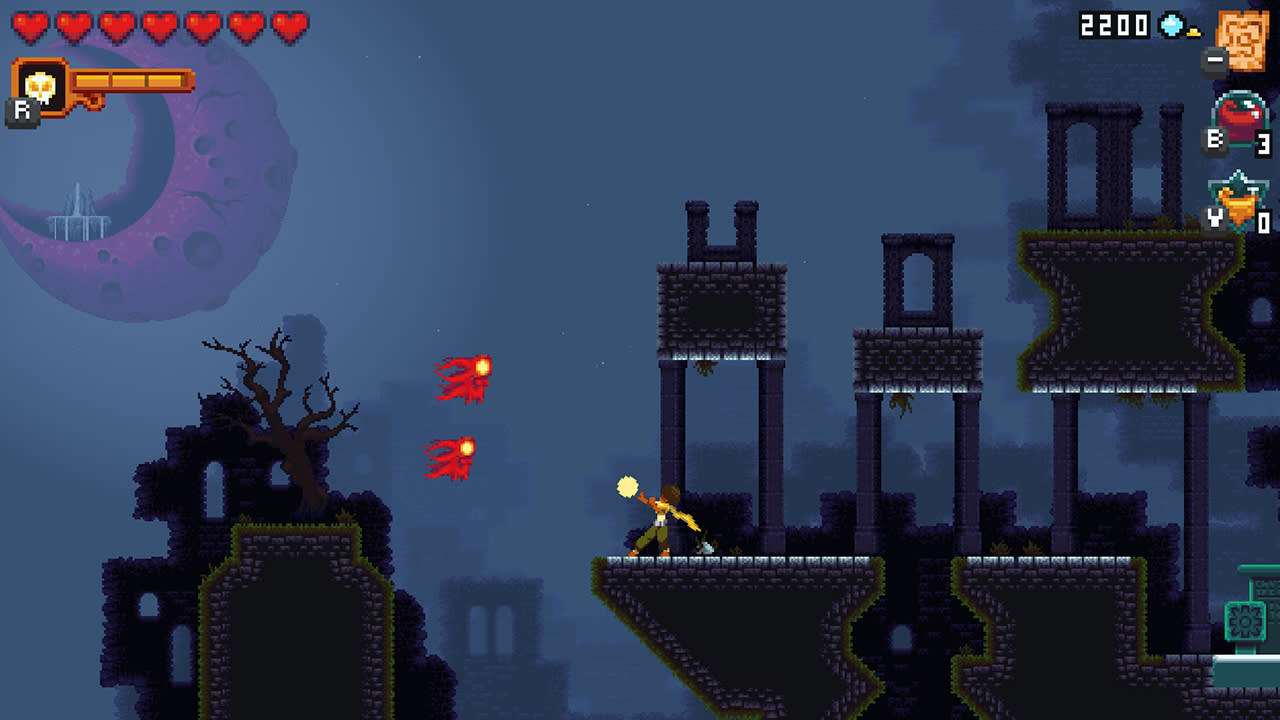This screenshot has height=720, width=1280.
Task: Select the red potion flask icon
Action: (1238, 113)
